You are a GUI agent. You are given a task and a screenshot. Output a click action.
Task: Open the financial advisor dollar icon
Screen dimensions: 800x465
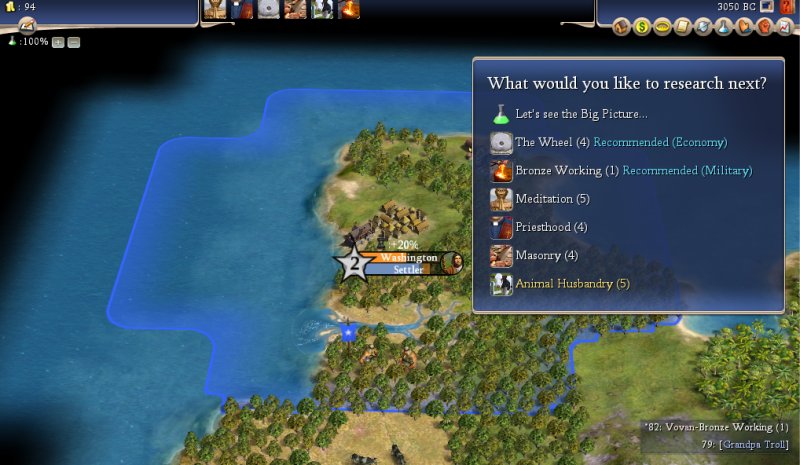click(x=642, y=27)
